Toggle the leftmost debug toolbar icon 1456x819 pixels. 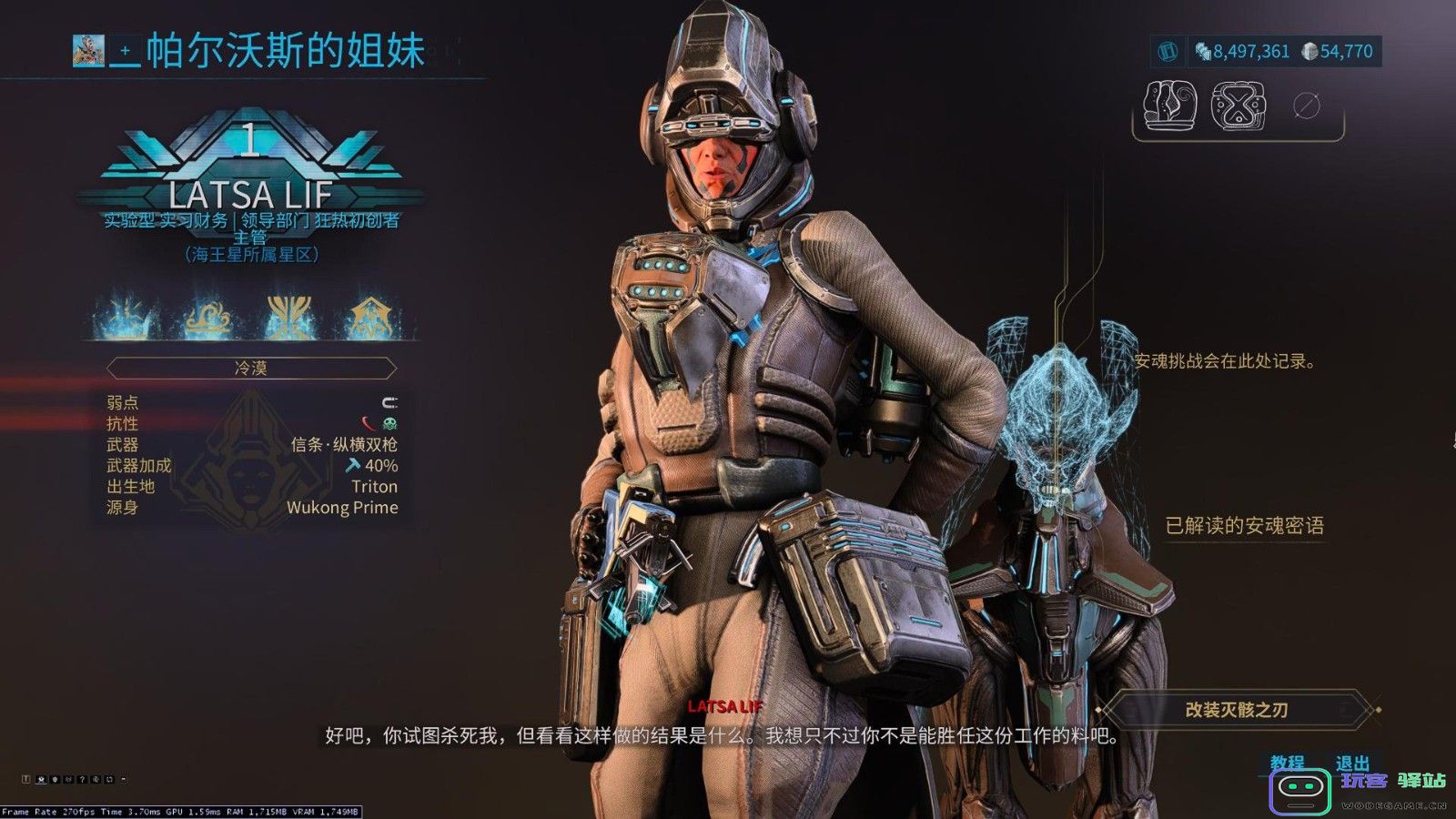click(25, 780)
